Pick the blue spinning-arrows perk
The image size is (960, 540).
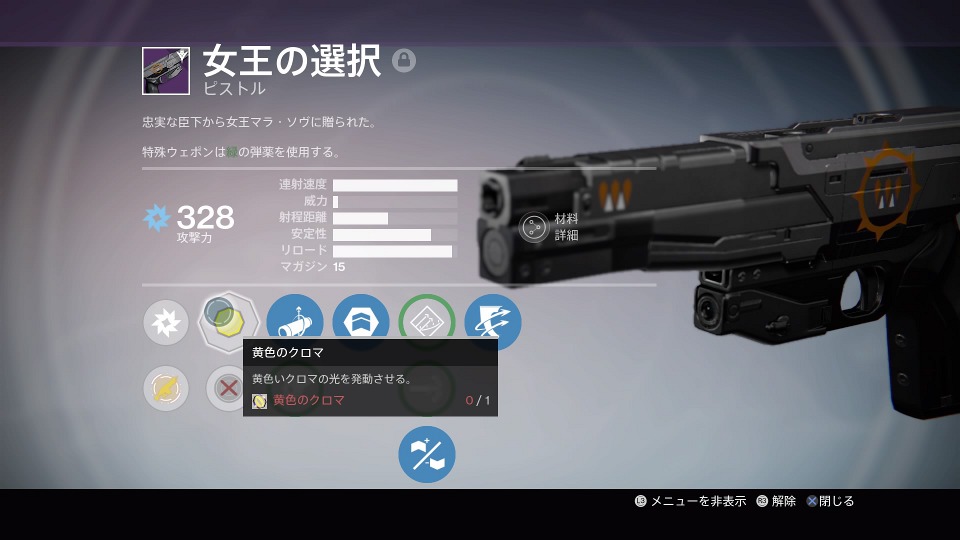(x=493, y=322)
